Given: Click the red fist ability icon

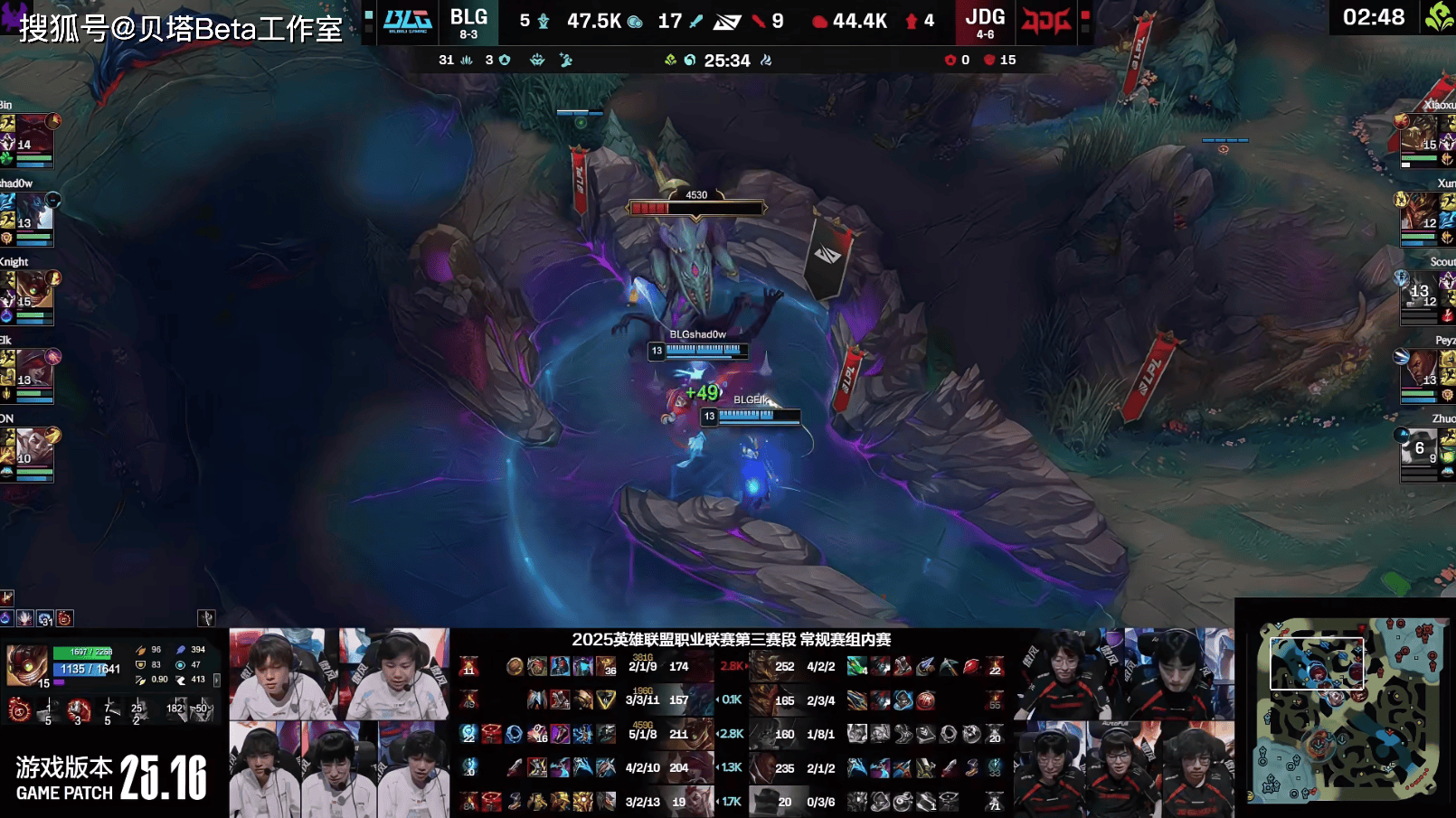Looking at the screenshot, I should [x=79, y=710].
